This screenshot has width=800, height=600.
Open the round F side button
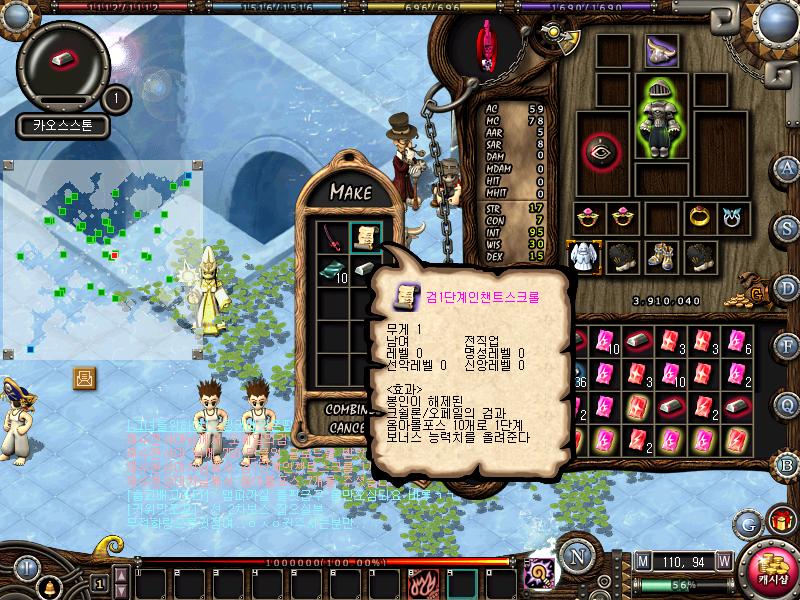pos(788,344)
